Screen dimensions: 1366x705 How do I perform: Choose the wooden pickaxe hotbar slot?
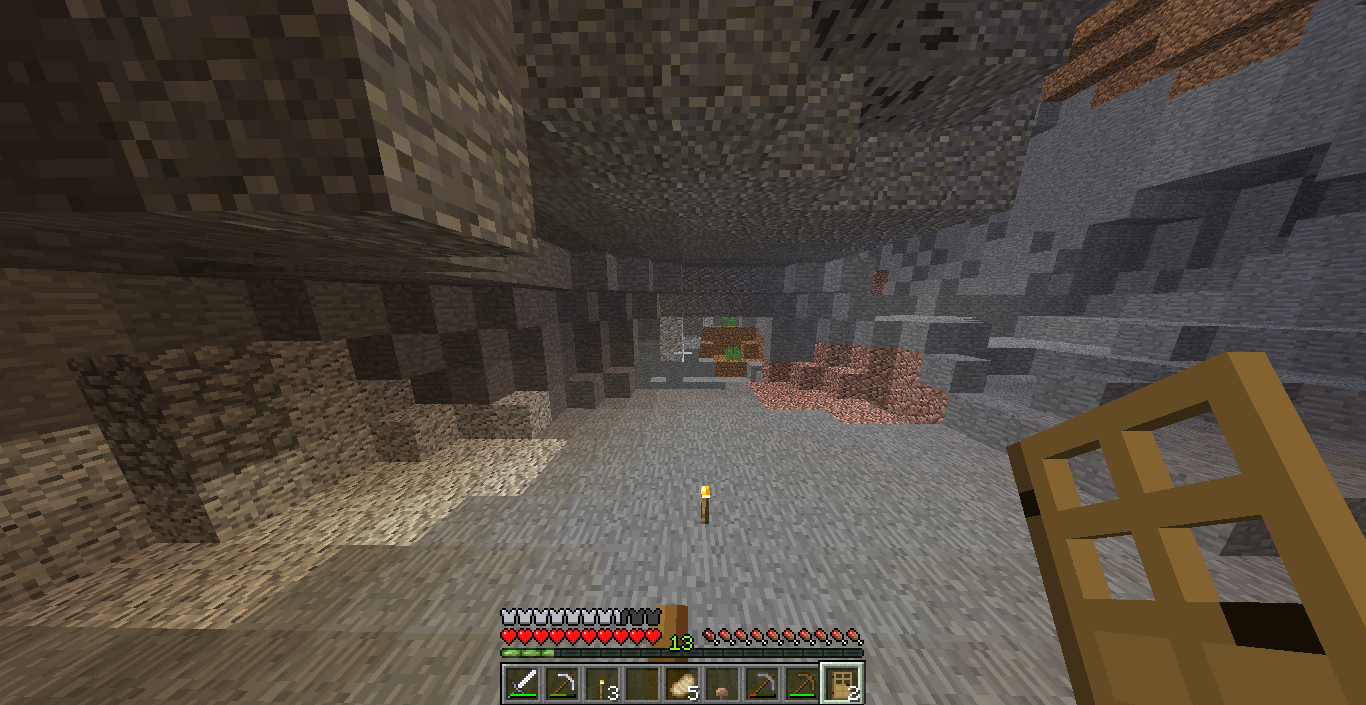pos(802,684)
